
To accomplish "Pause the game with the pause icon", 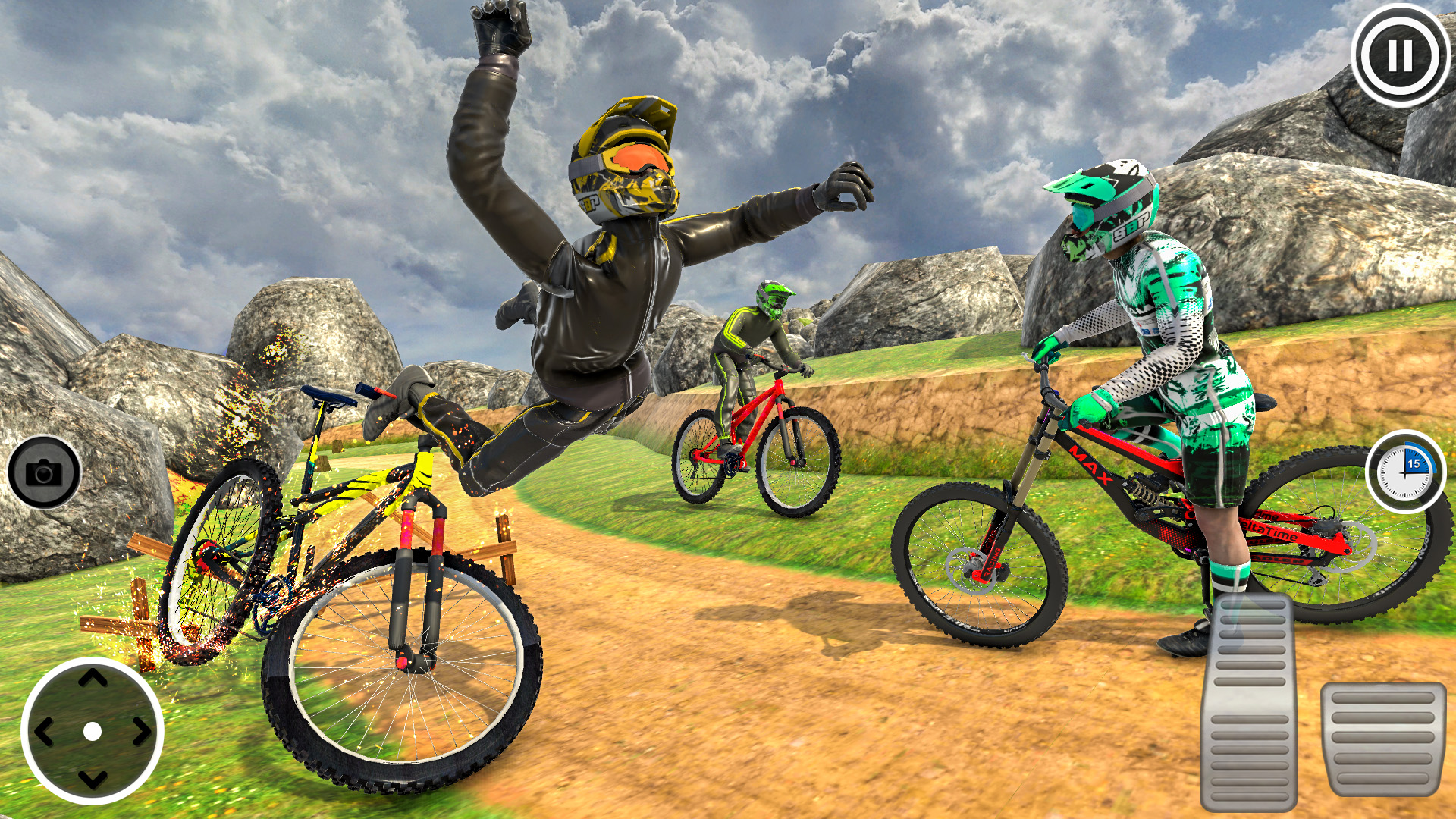I will 1399,55.
